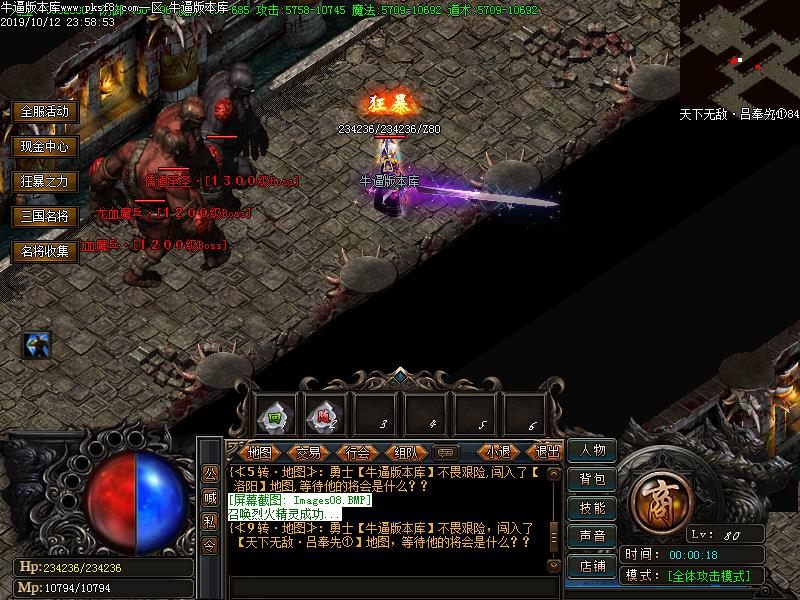Click 退出 to exit the game
Viewport: 800px width, 600px height.
click(x=547, y=452)
